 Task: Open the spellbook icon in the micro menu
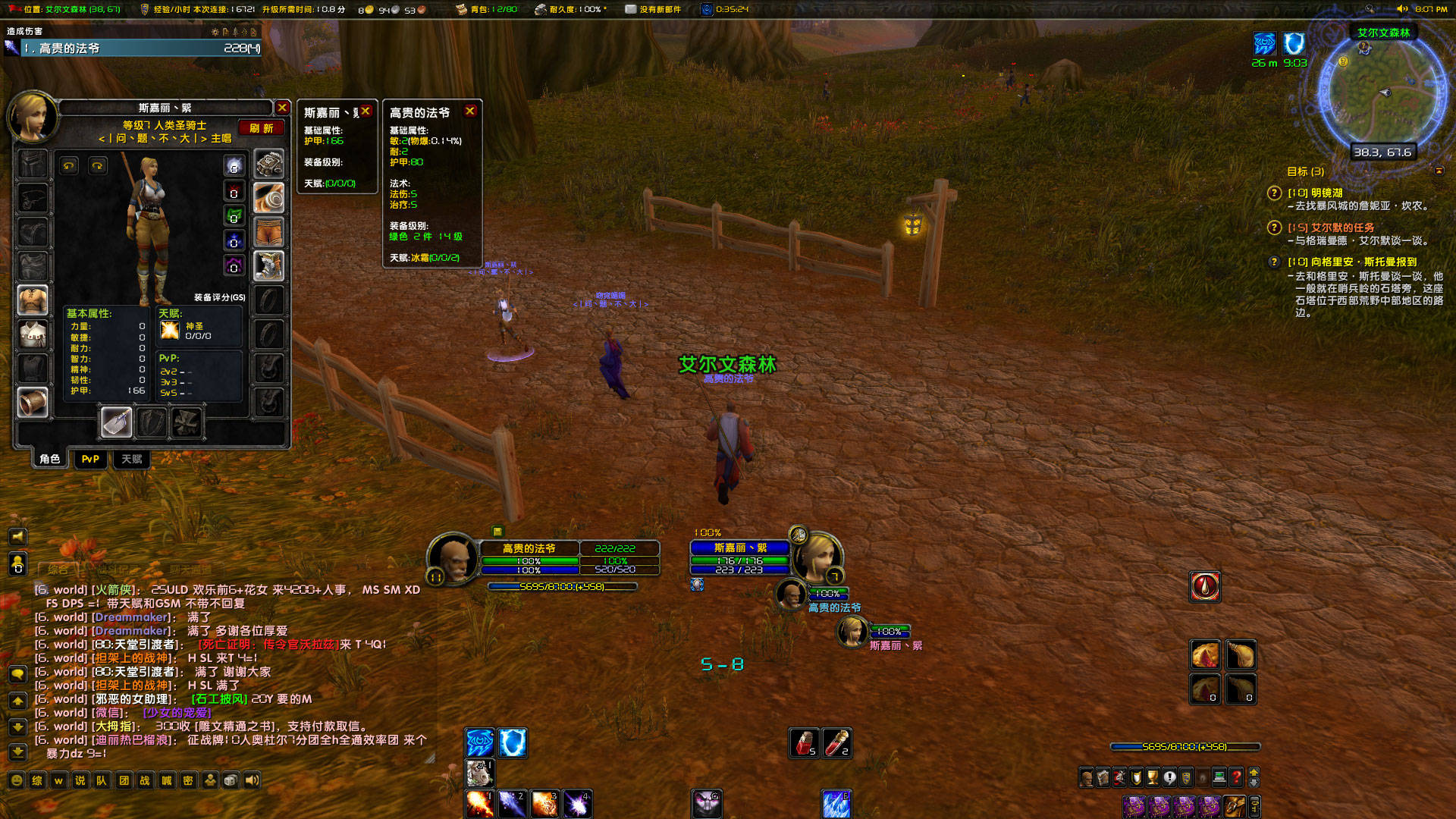coord(1103,777)
